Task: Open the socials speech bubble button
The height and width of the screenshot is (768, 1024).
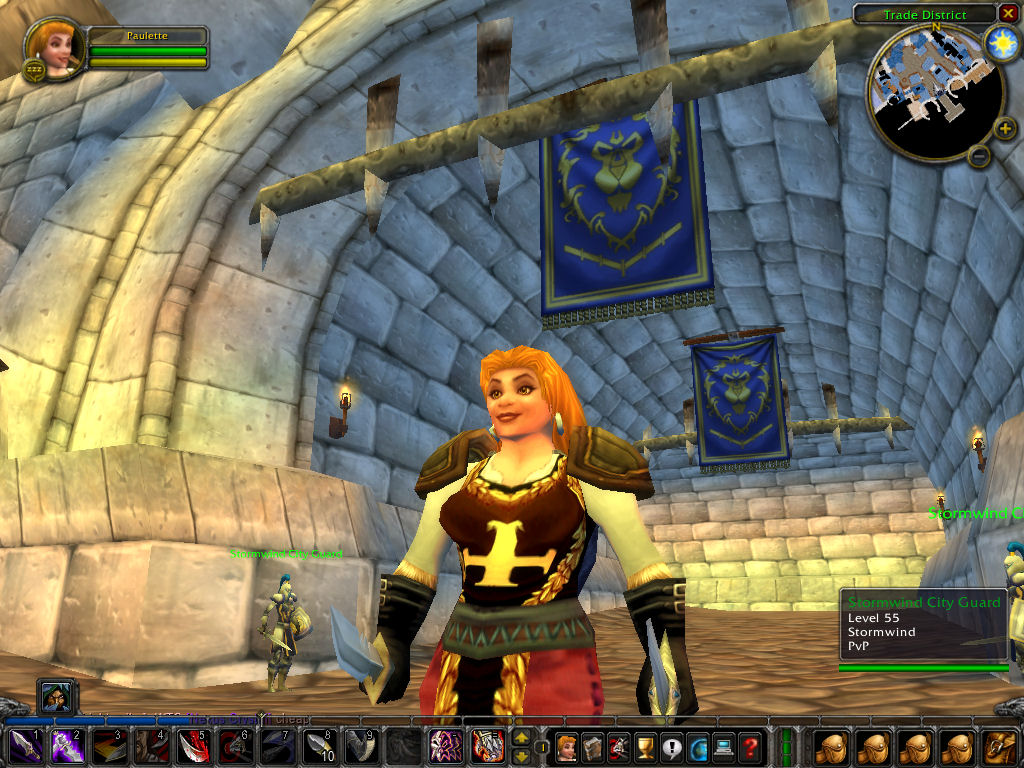Action: point(671,747)
